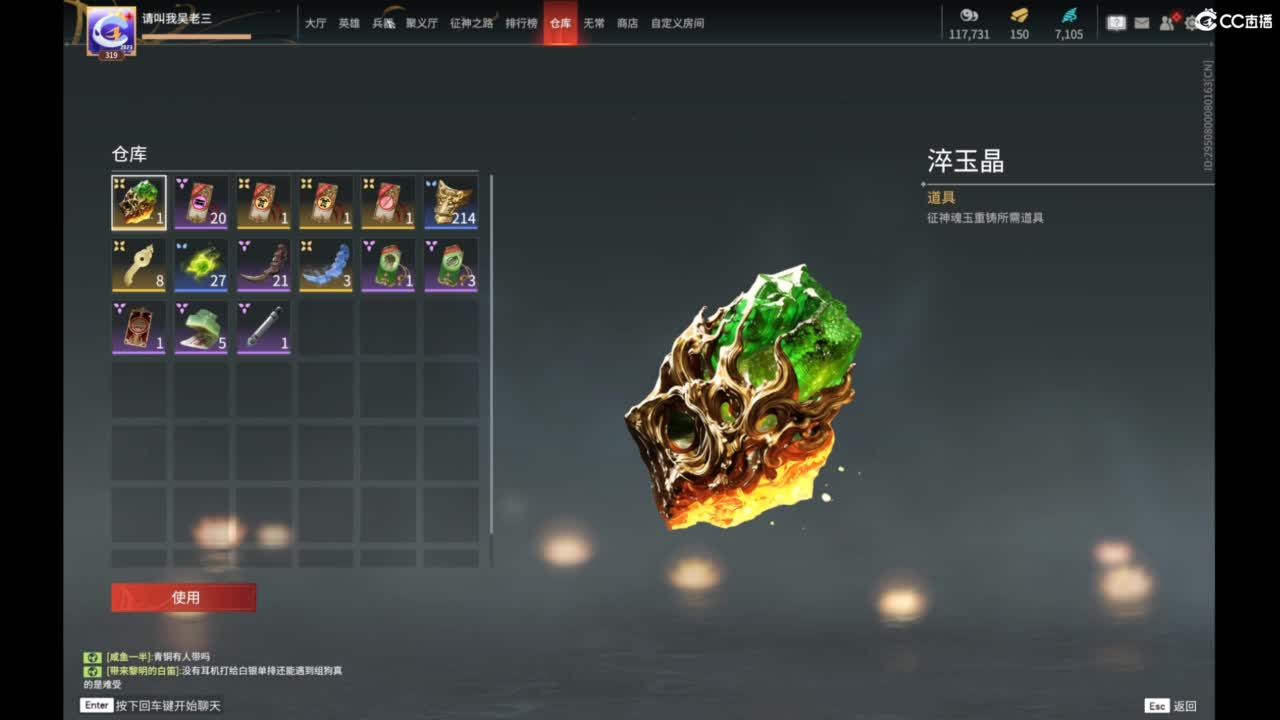Open the settings gear icon
This screenshot has width=1280, height=720.
click(1190, 22)
